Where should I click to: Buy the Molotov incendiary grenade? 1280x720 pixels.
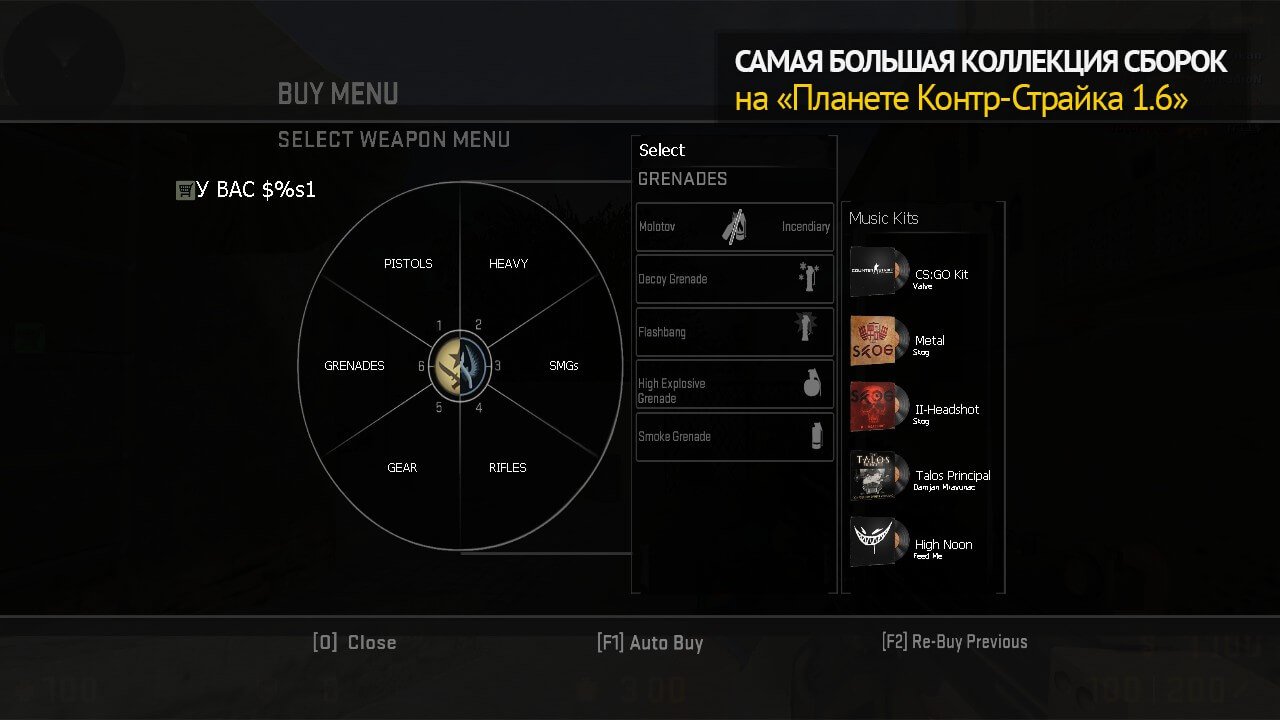(735, 227)
